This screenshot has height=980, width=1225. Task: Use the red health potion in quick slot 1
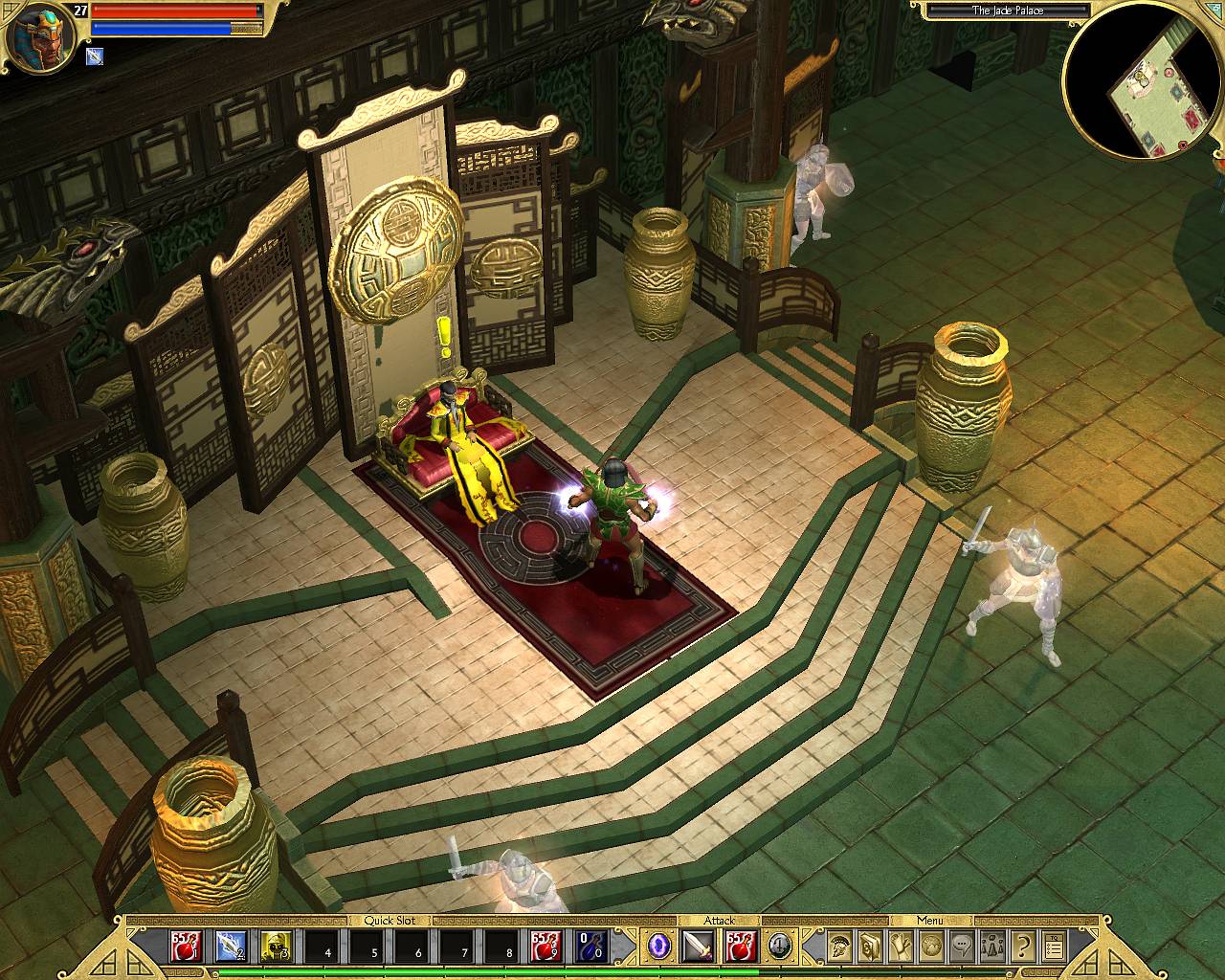click(x=185, y=947)
